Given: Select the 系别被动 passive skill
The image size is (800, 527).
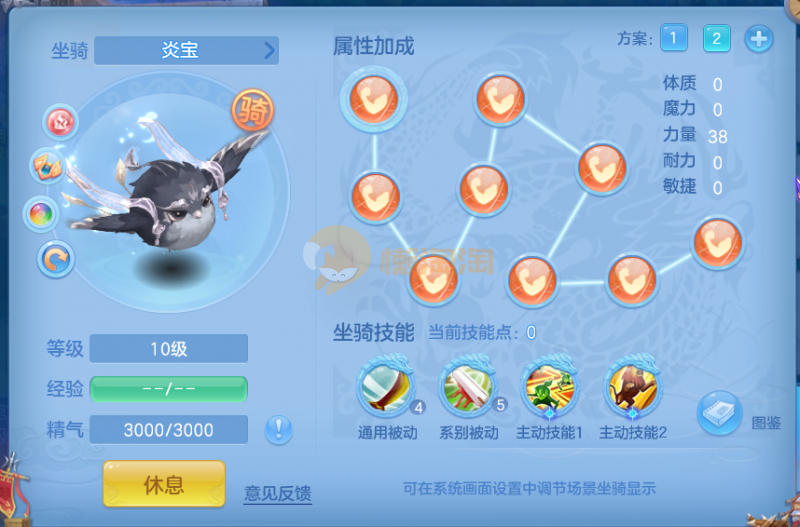Looking at the screenshot, I should point(468,387).
